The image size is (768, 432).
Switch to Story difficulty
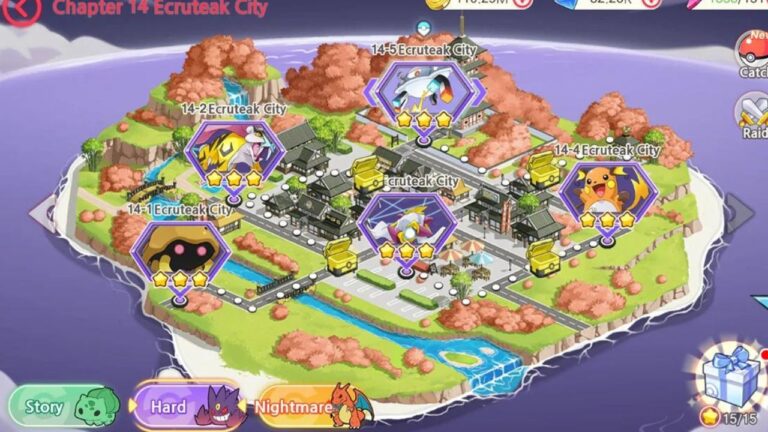pos(62,407)
